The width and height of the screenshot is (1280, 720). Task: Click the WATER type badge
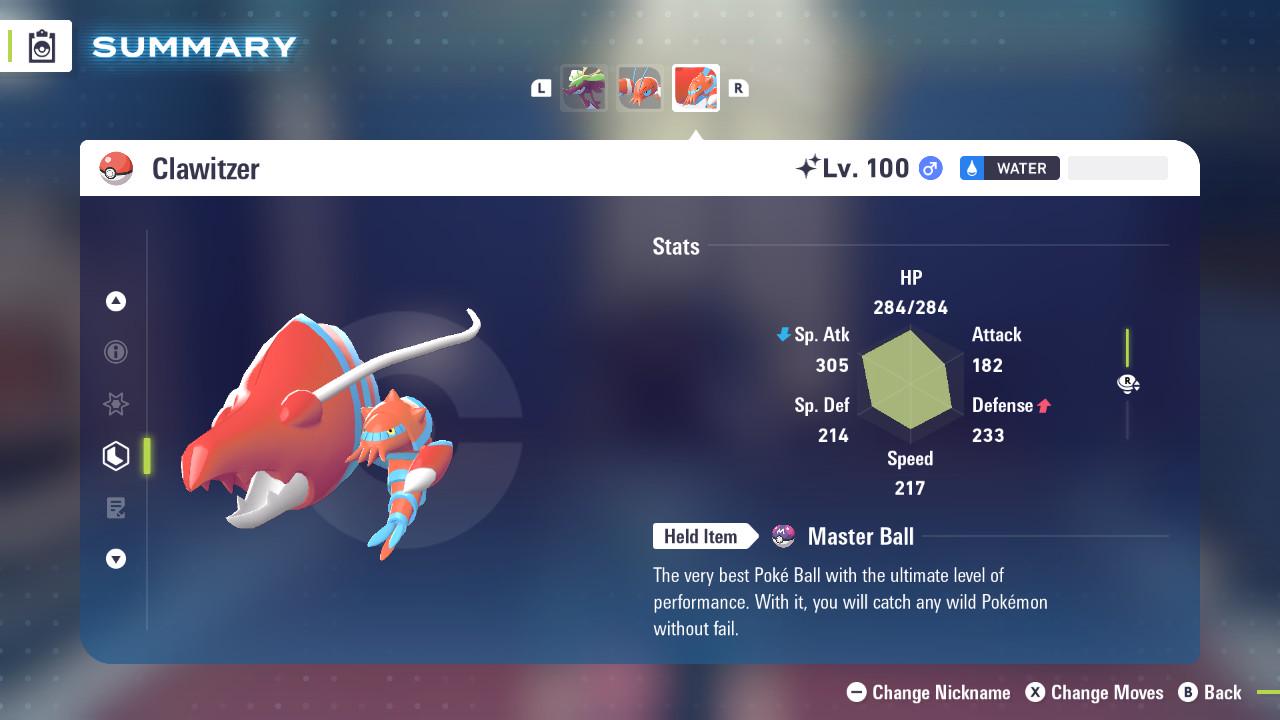tap(1010, 168)
